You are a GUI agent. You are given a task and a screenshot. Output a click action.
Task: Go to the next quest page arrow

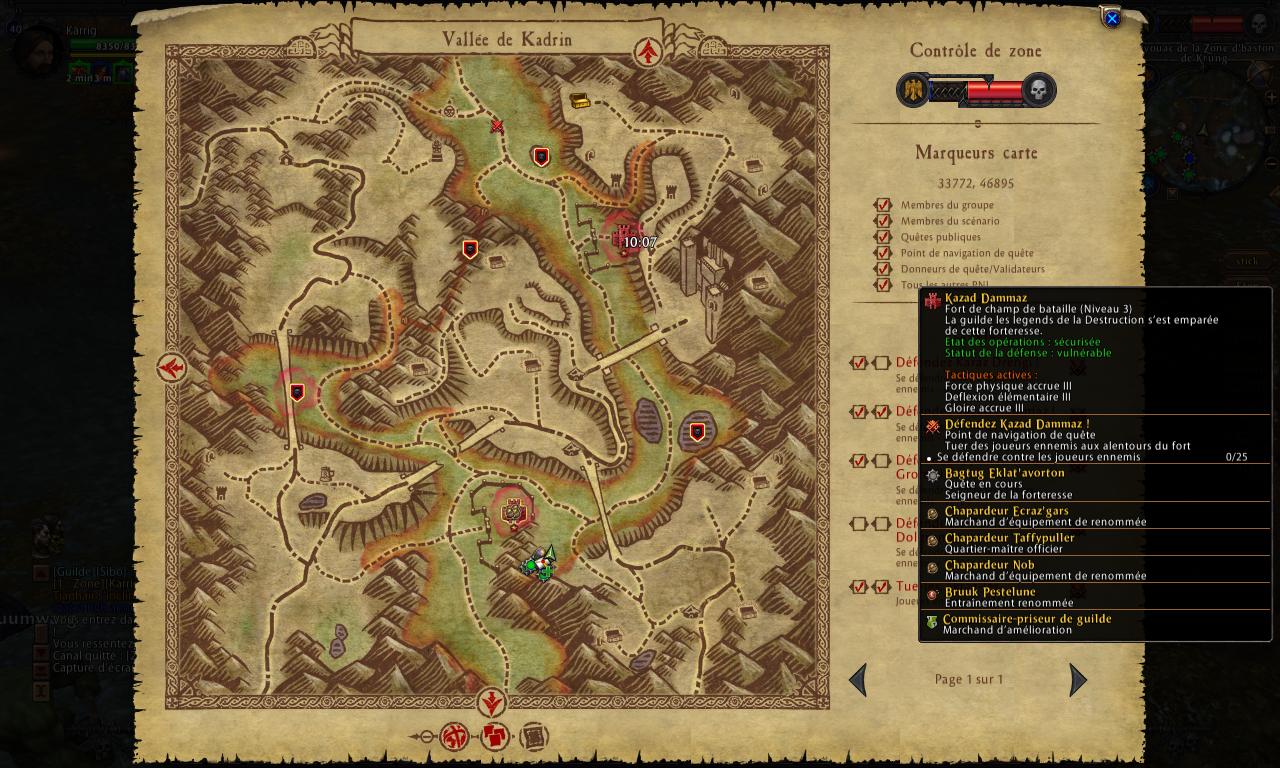[1077, 680]
